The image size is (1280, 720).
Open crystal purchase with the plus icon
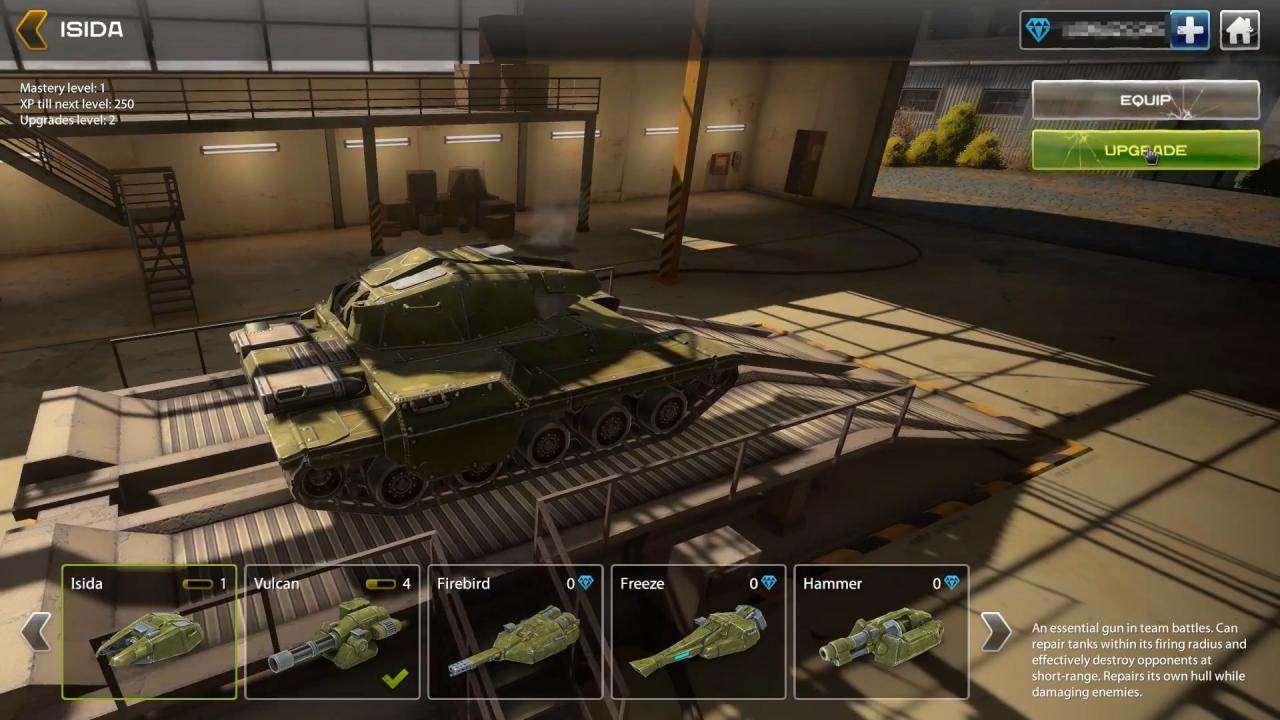point(1189,30)
